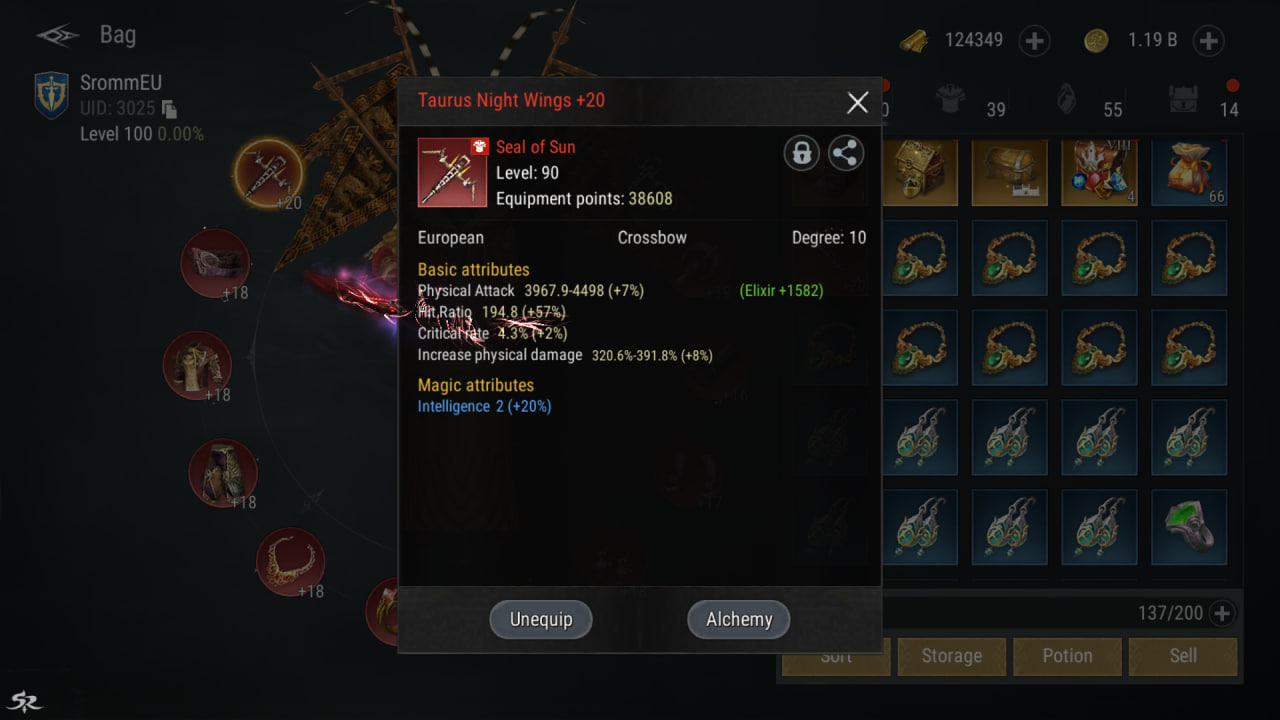Open the gem-filled treasure chest item
The image size is (1280, 720).
[1099, 172]
